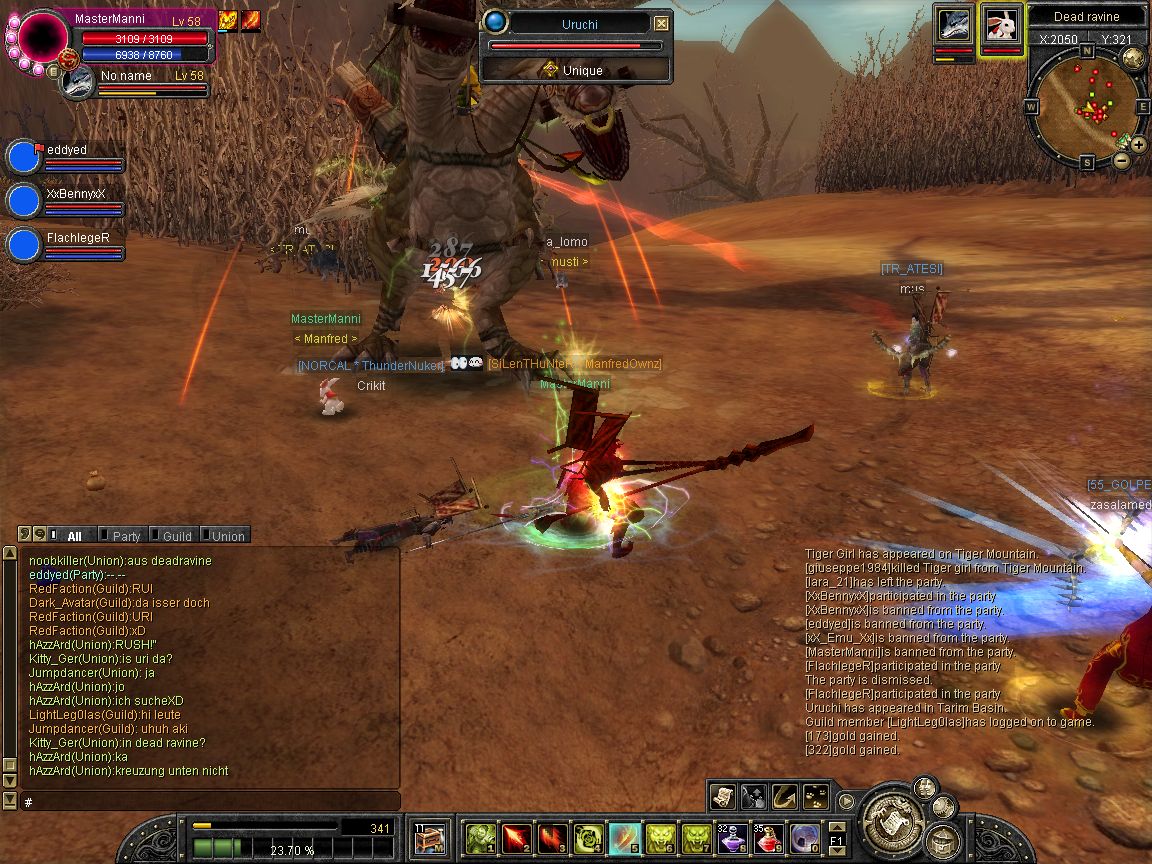Close the Uruchi target window

click(x=661, y=23)
